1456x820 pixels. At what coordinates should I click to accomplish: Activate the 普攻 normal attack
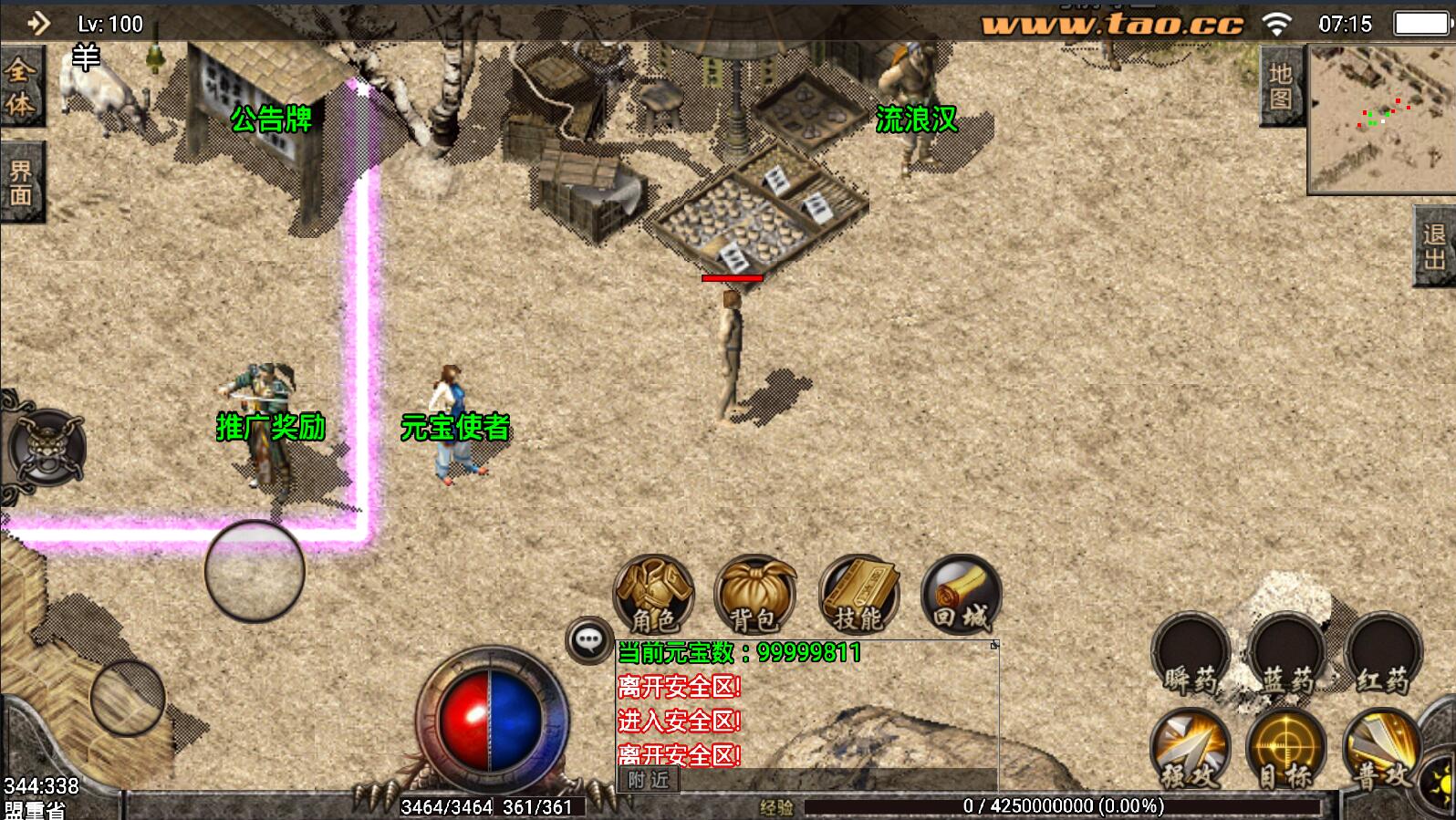1382,750
